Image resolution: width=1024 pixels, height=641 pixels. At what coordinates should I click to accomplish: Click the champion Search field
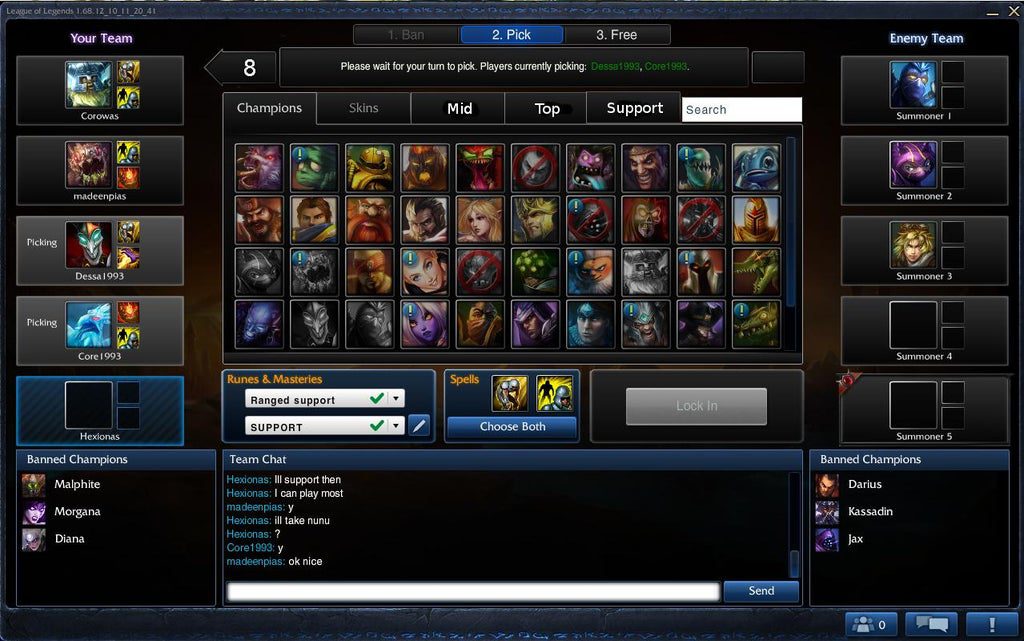pos(741,109)
